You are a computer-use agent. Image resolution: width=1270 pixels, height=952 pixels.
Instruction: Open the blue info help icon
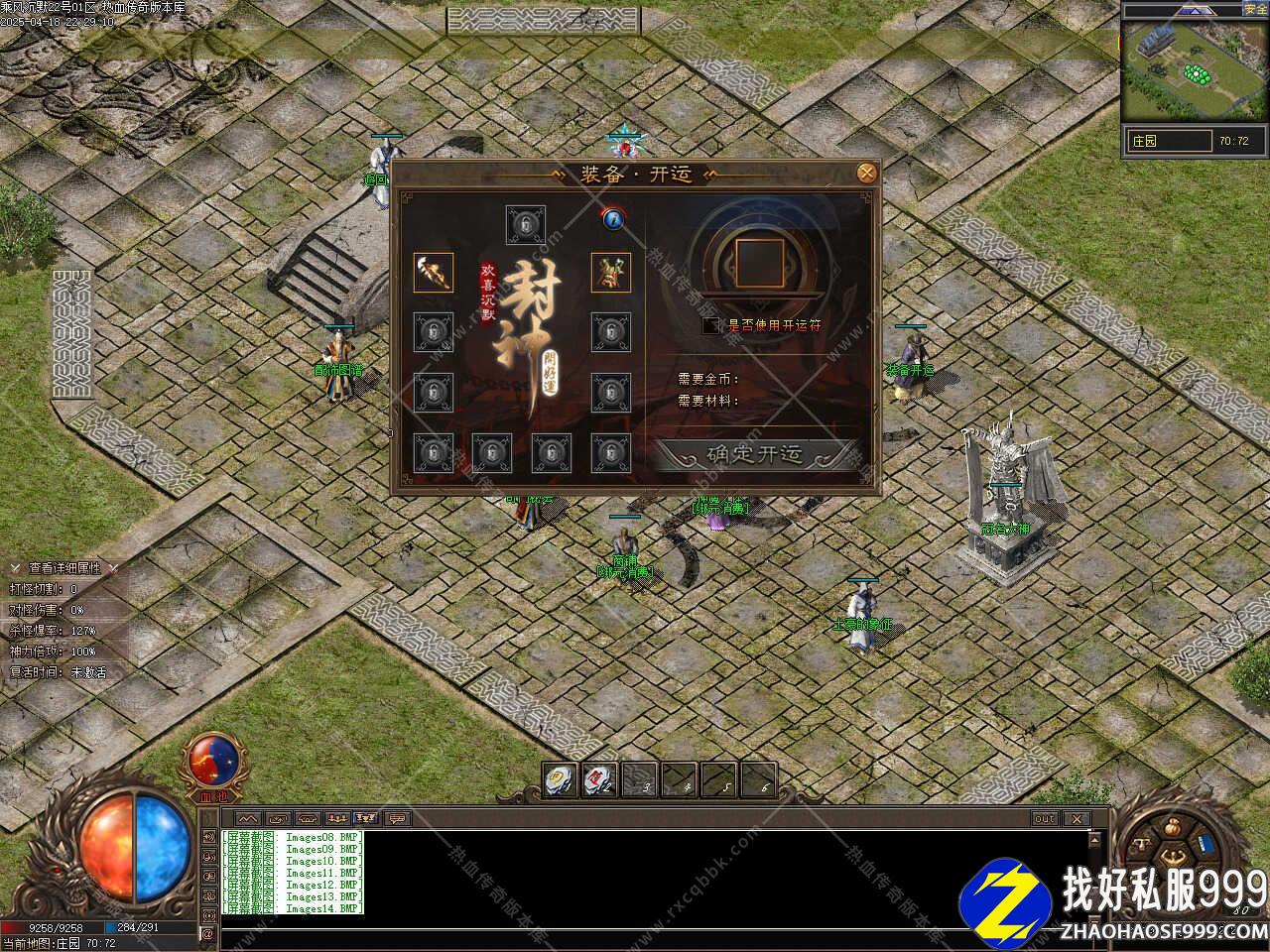[x=612, y=218]
